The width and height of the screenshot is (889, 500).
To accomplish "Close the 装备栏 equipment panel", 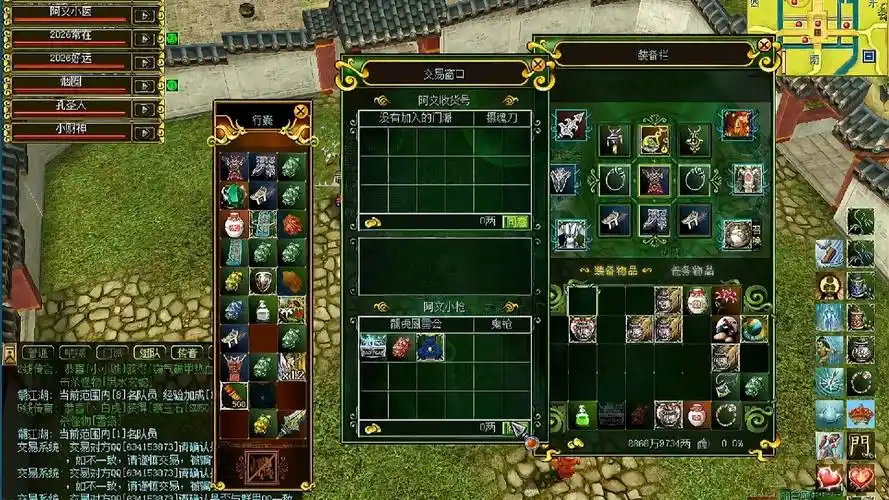I will tap(764, 44).
